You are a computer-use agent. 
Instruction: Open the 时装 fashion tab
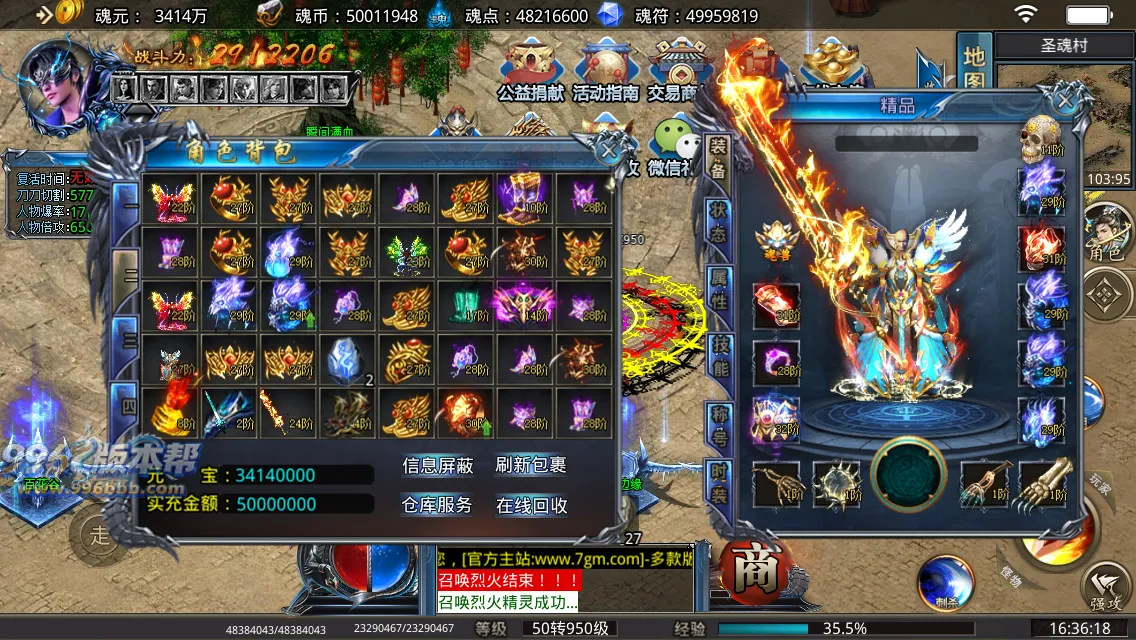(718, 483)
